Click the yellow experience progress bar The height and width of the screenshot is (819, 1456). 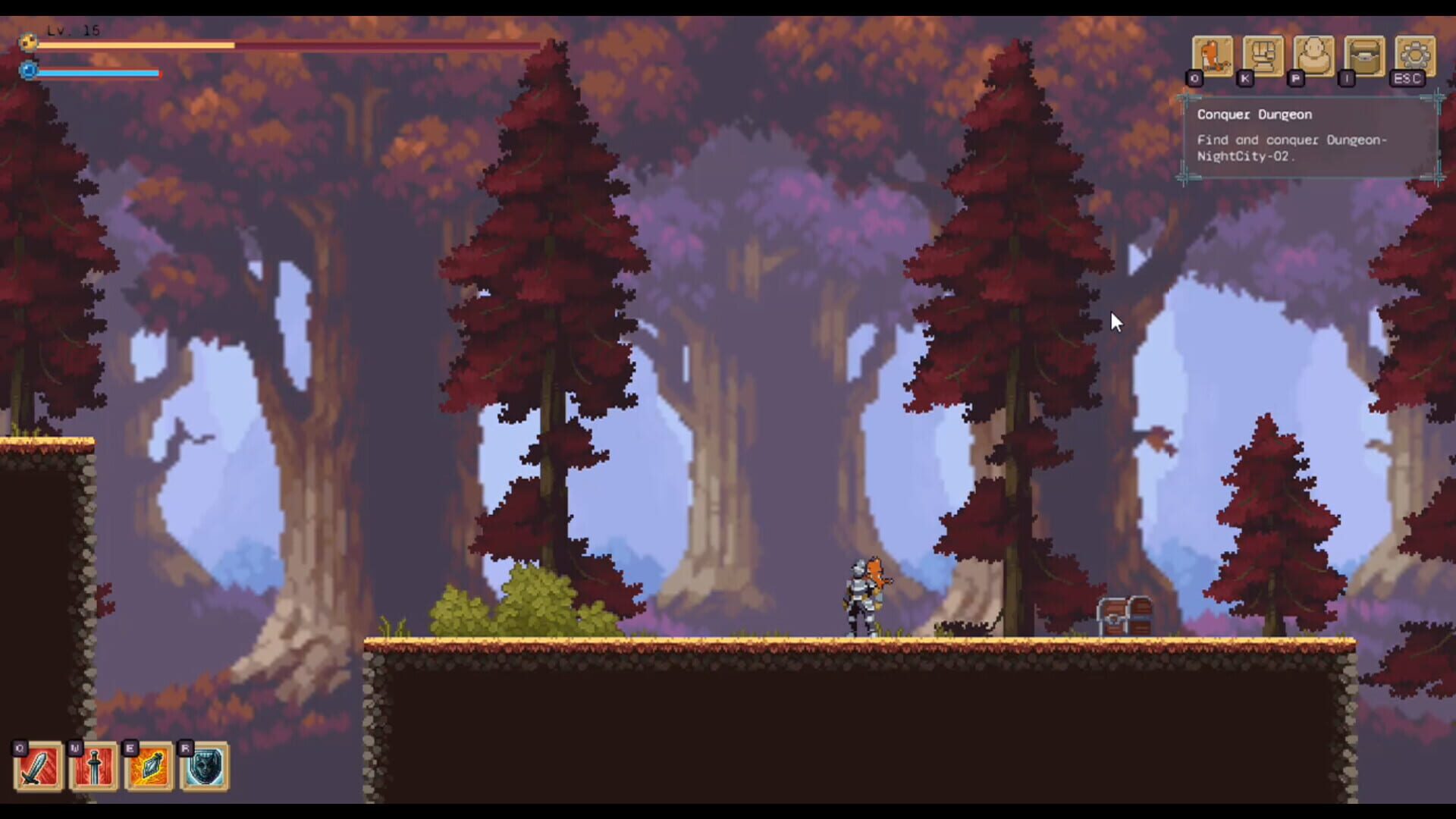136,47
